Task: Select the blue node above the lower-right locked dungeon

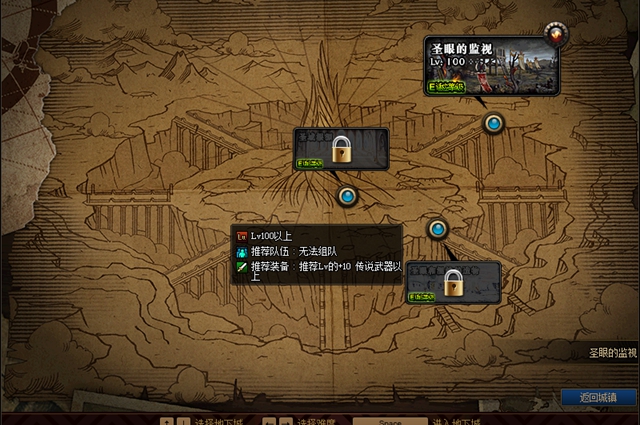Action: tap(437, 229)
